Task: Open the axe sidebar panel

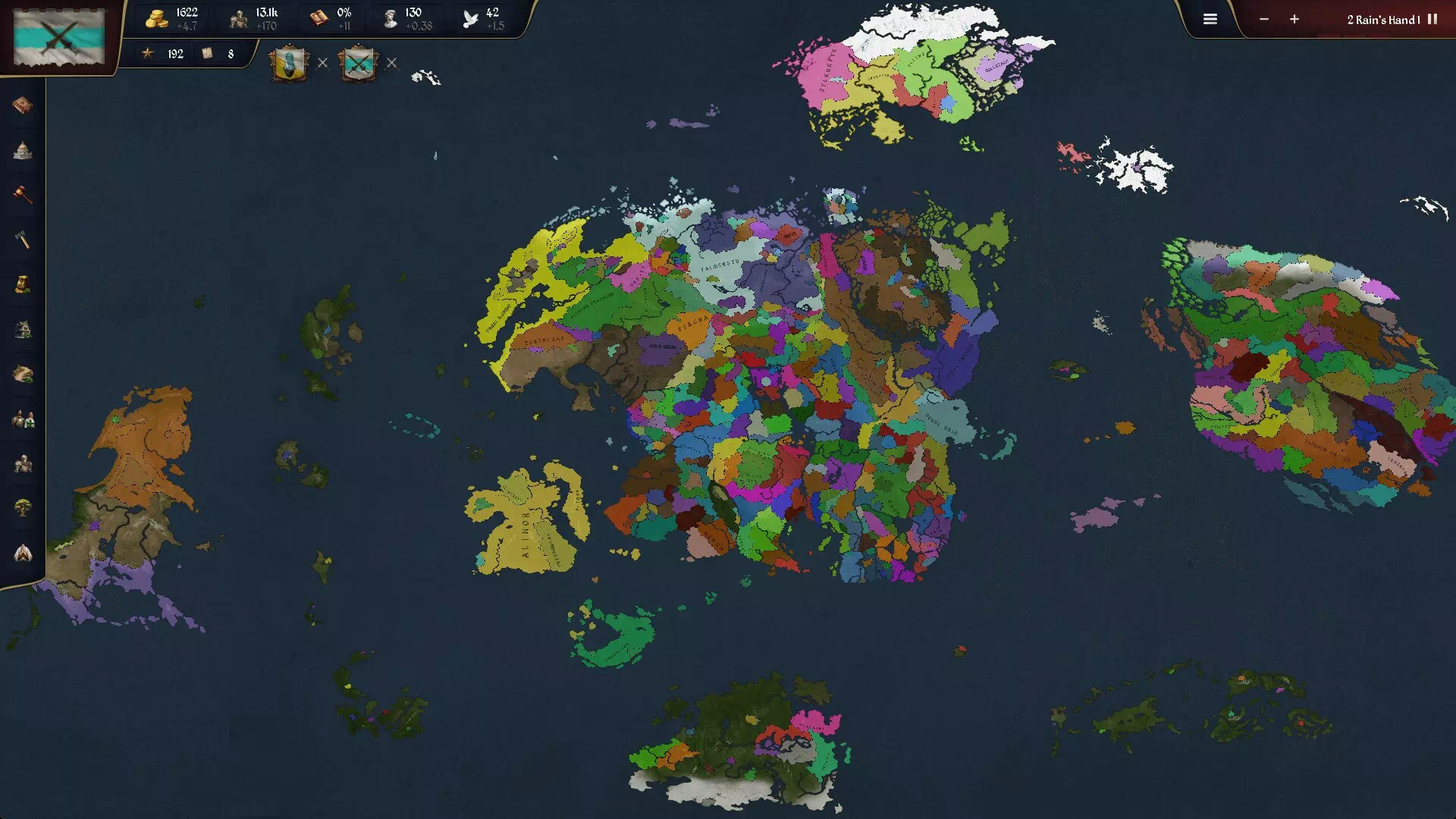Action: coord(23,240)
